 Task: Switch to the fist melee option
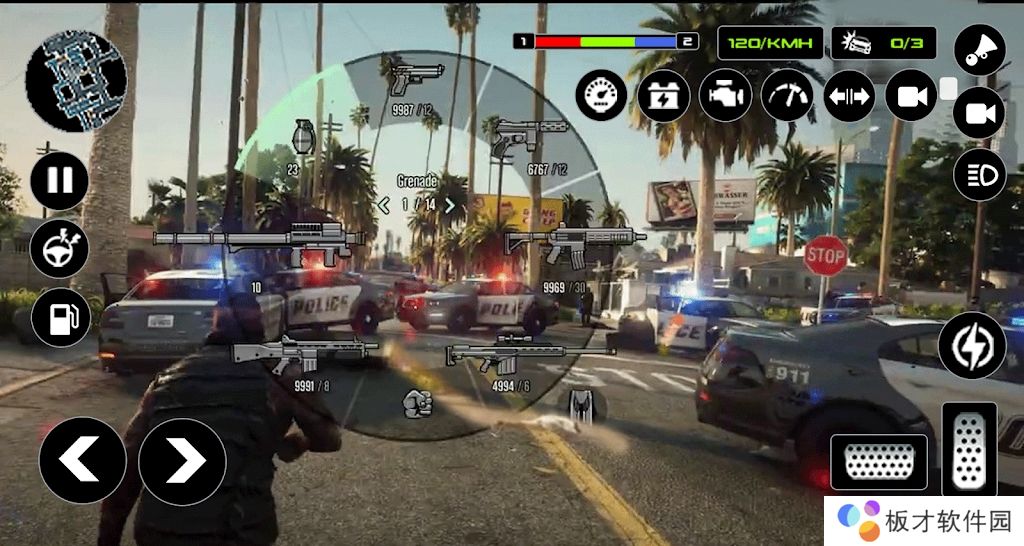coord(416,403)
